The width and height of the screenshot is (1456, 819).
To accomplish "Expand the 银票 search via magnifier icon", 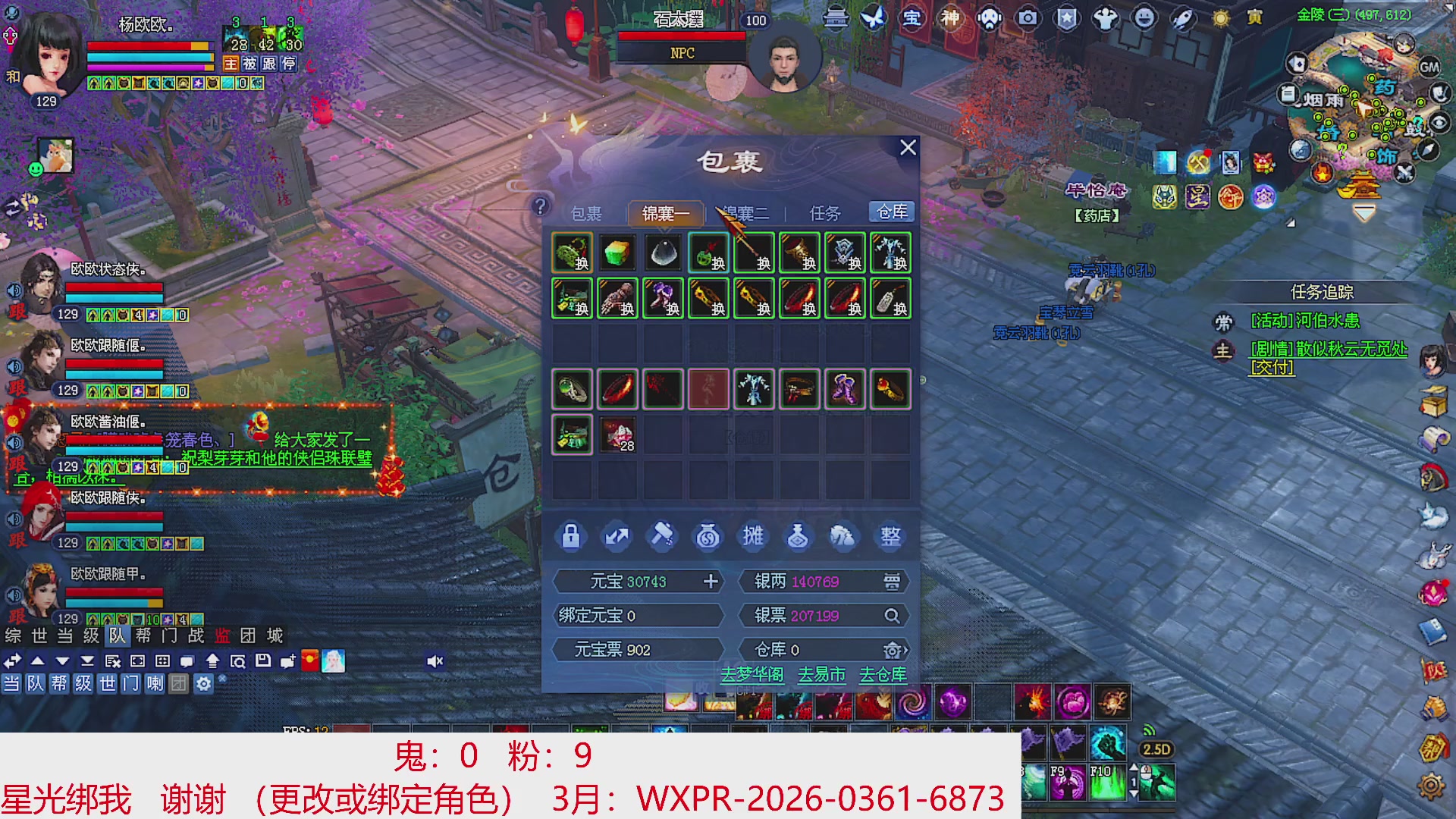I will click(x=893, y=616).
